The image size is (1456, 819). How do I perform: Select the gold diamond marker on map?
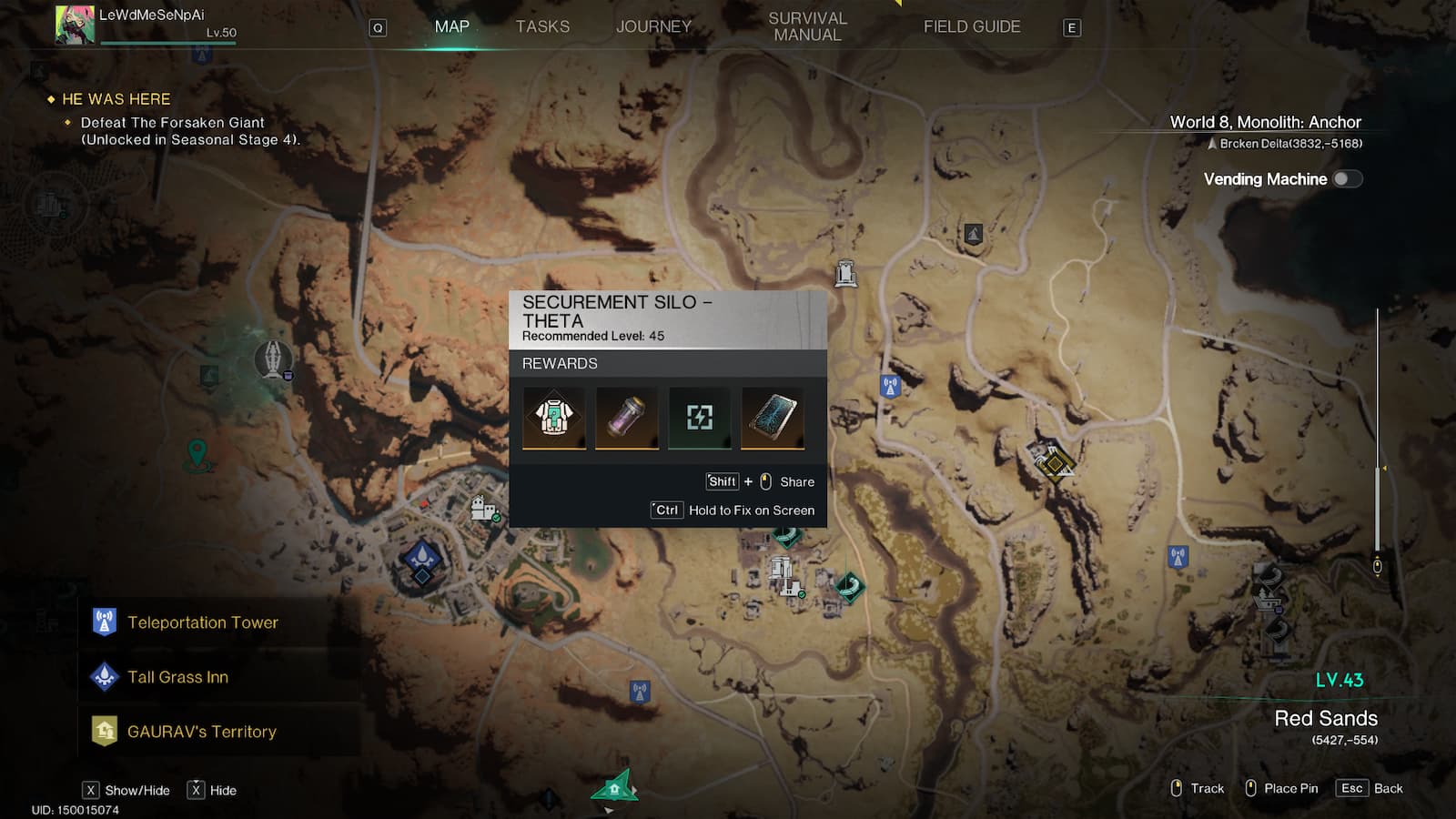(x=1054, y=463)
